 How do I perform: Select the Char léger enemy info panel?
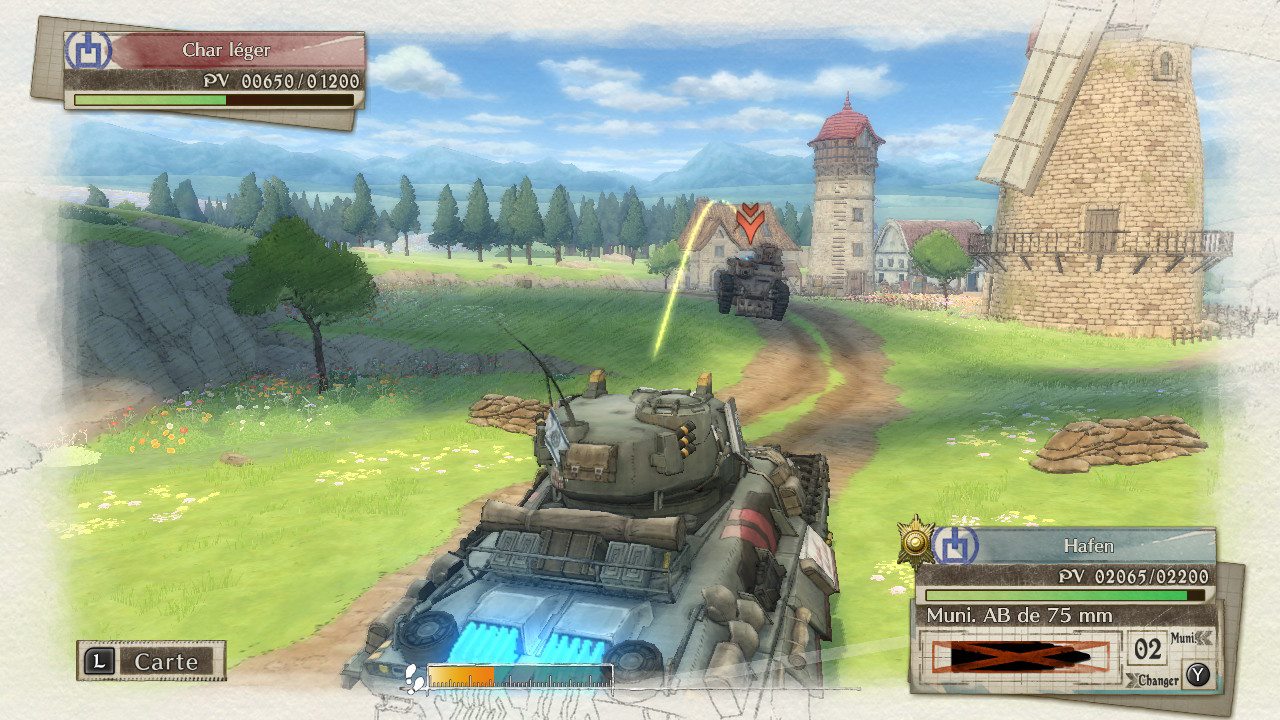(x=214, y=70)
